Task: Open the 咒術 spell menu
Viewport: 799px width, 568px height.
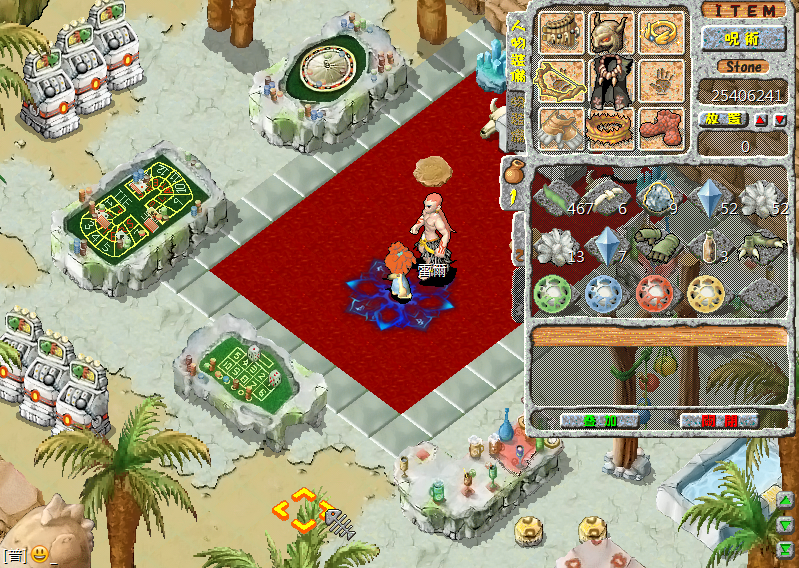Action: pyautogui.click(x=743, y=39)
